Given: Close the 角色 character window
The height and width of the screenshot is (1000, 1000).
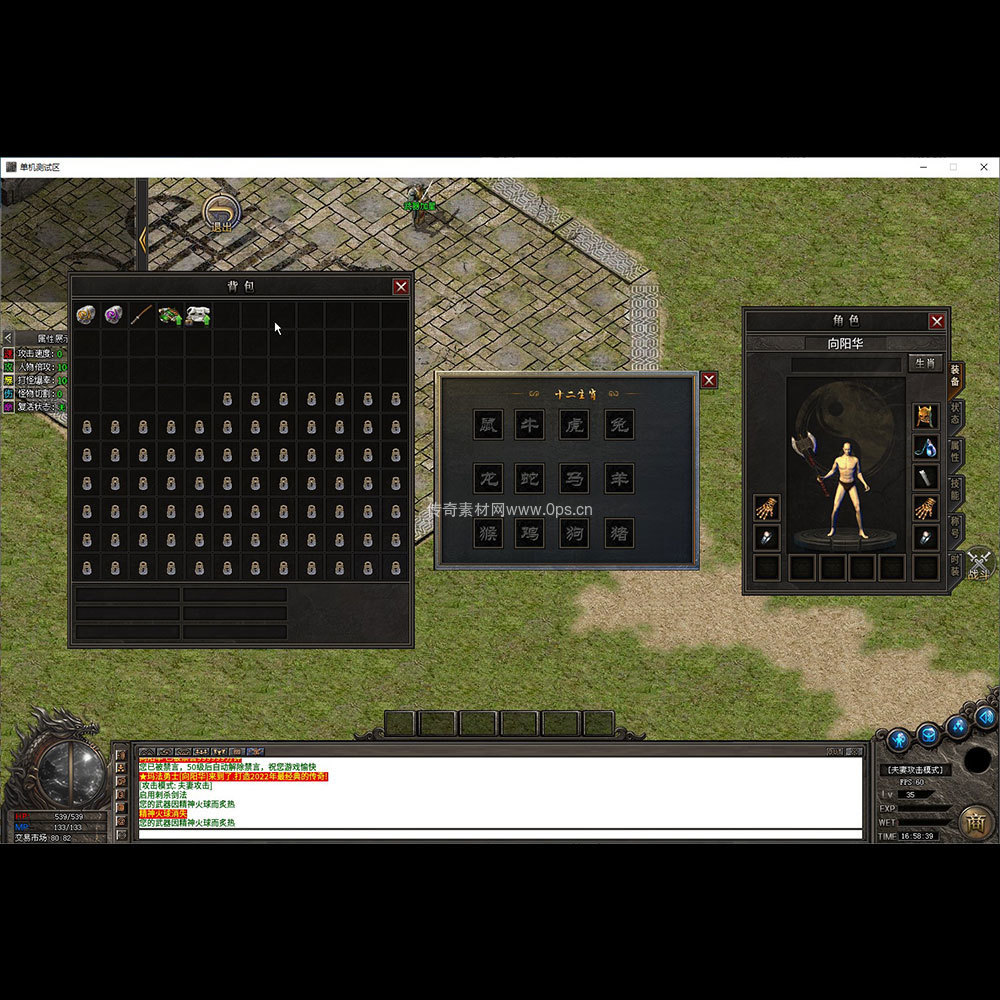Looking at the screenshot, I should 936,321.
